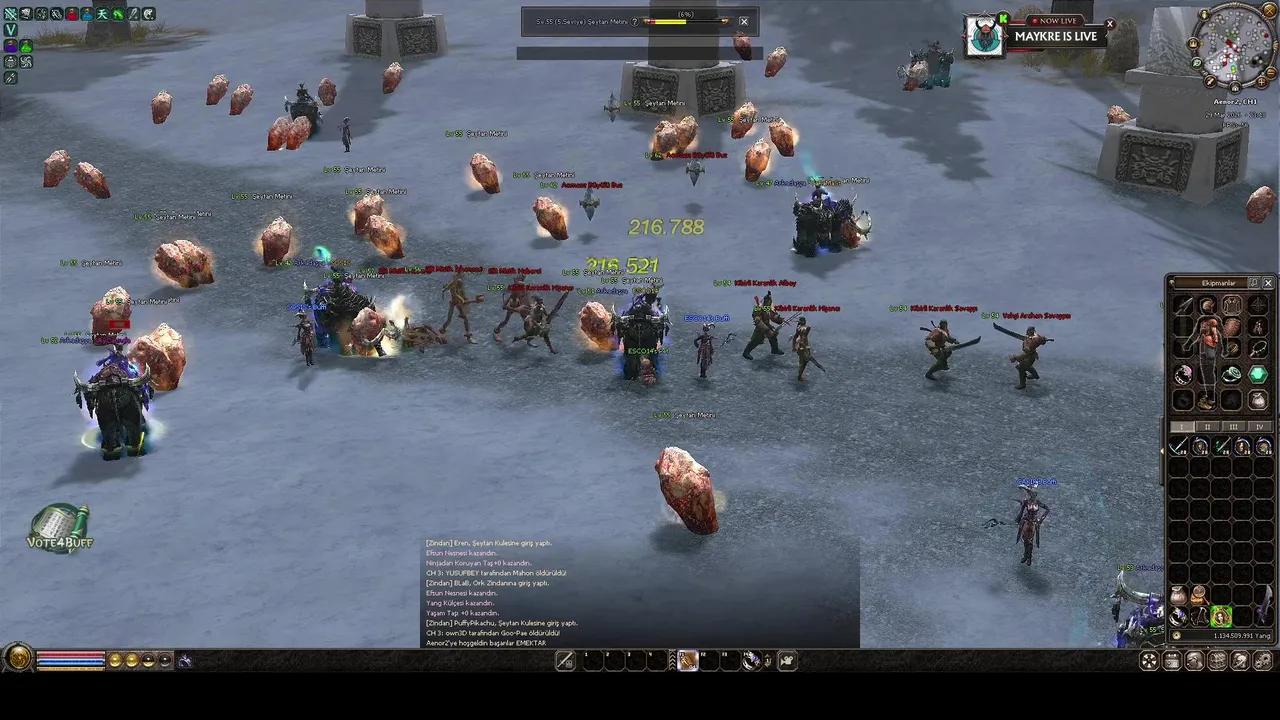1280x720 pixels.
Task: Close the Ekipmanlar equipment window
Action: 1268,283
